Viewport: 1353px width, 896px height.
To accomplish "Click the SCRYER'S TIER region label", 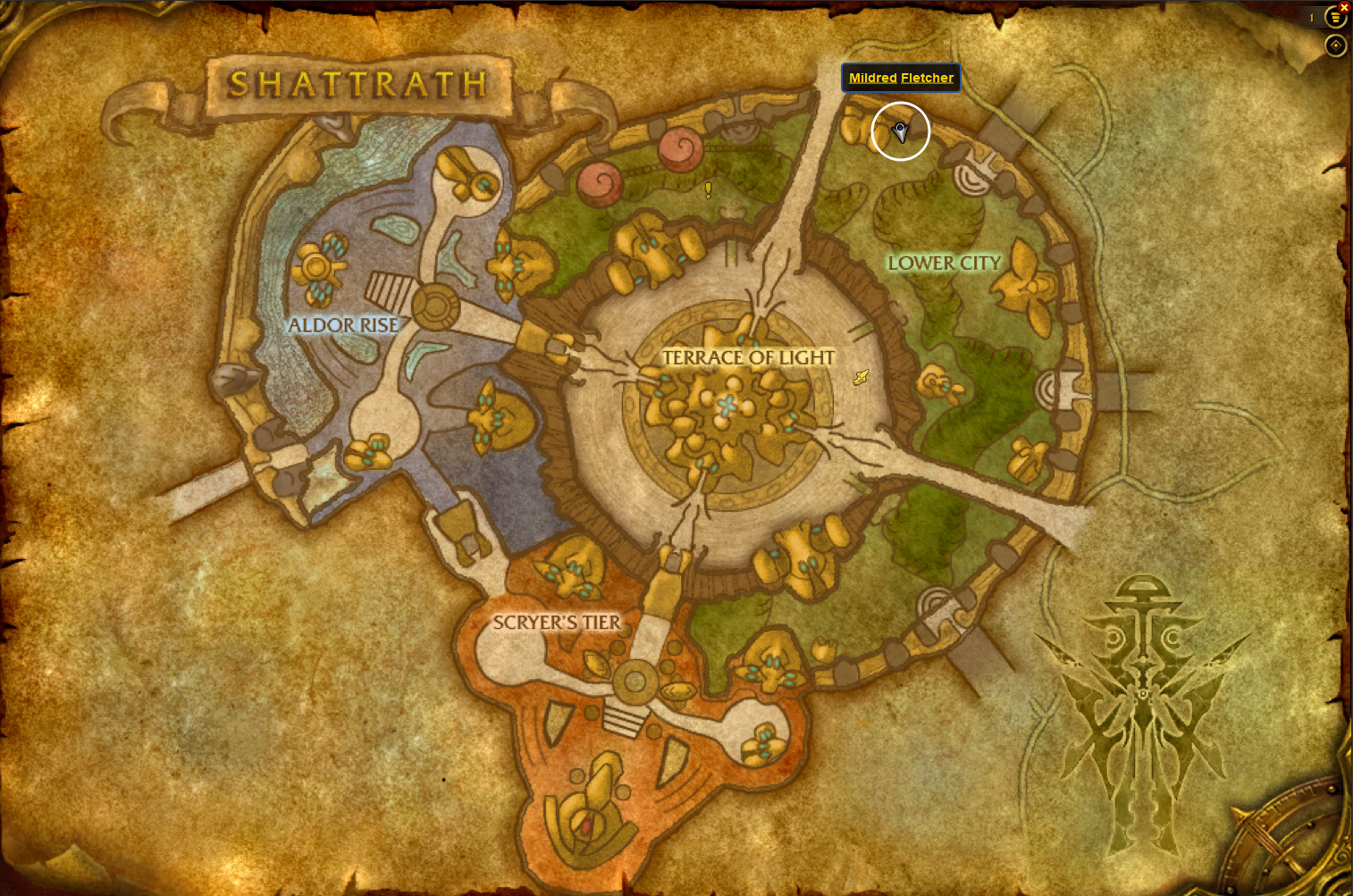I will (x=557, y=622).
